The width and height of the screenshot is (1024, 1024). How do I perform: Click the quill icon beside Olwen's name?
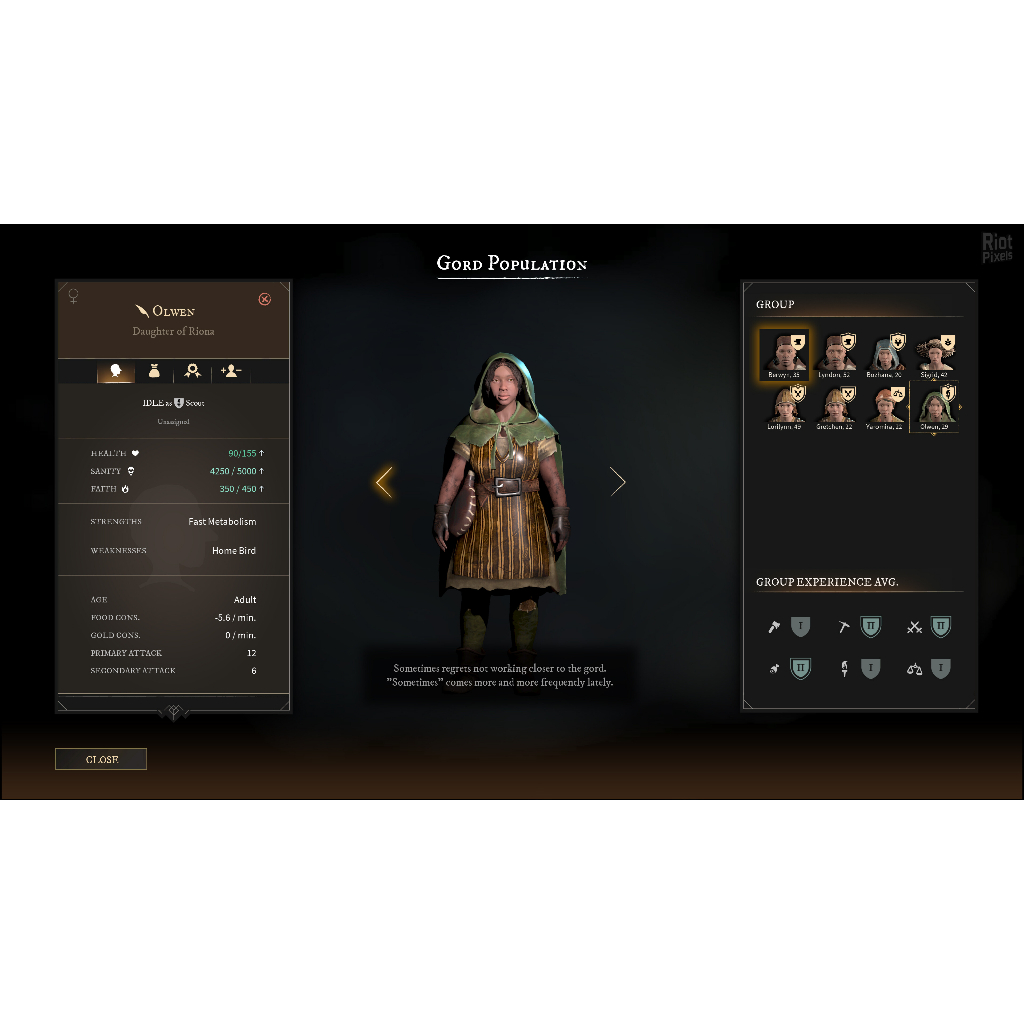coord(142,311)
